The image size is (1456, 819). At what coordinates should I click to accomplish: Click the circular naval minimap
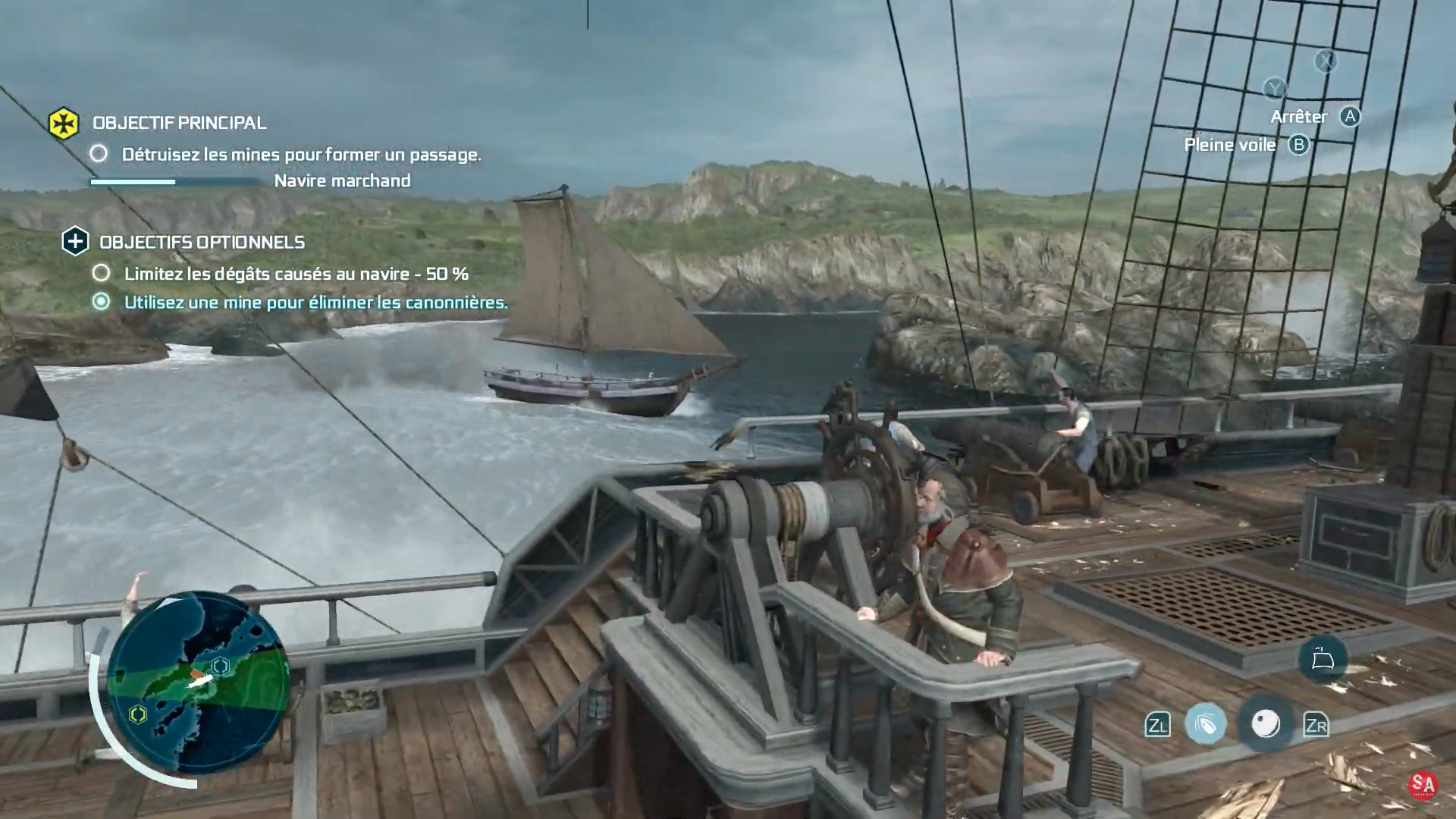(199, 682)
